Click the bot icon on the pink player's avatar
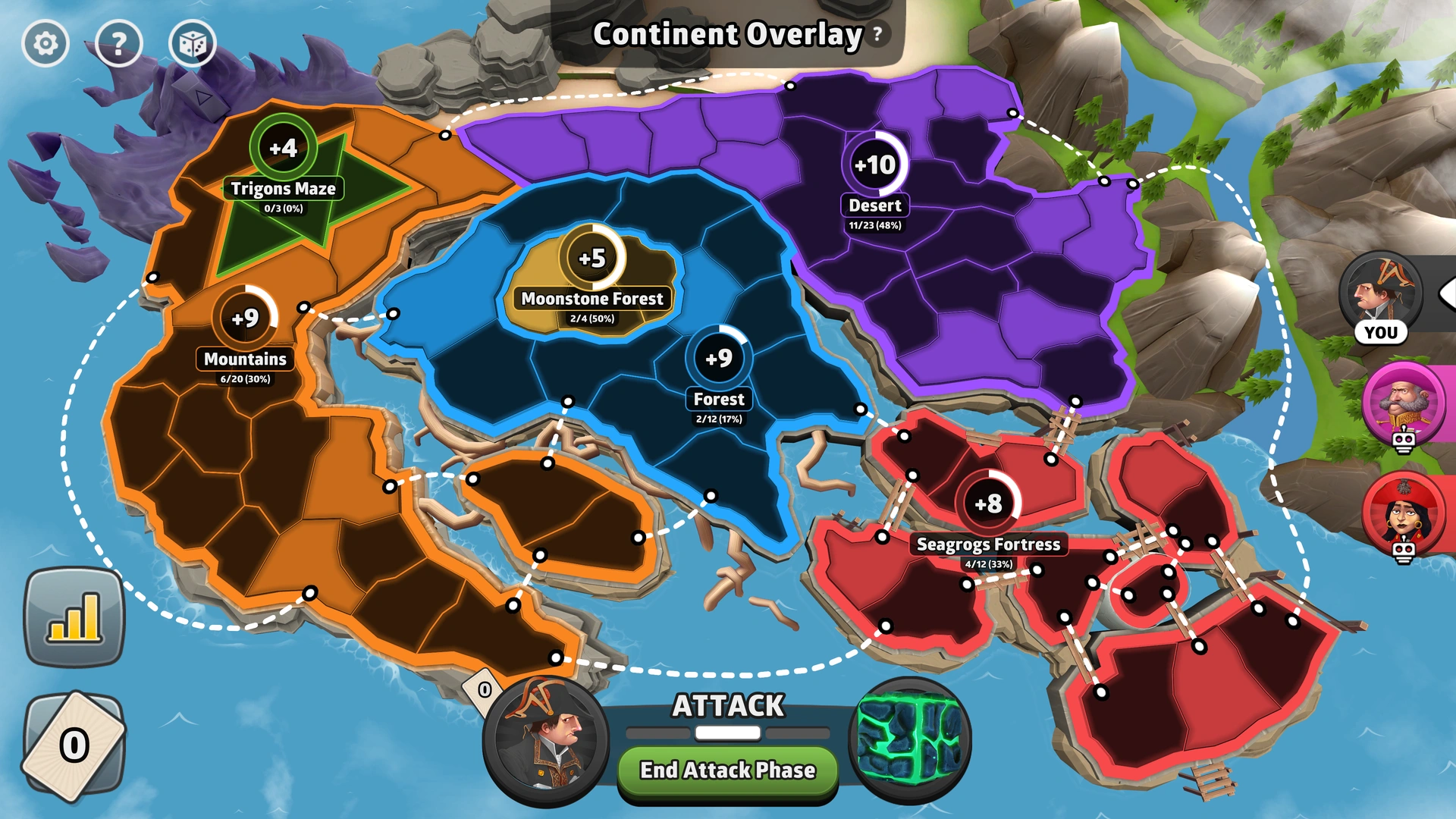The width and height of the screenshot is (1456, 819). (x=1402, y=440)
